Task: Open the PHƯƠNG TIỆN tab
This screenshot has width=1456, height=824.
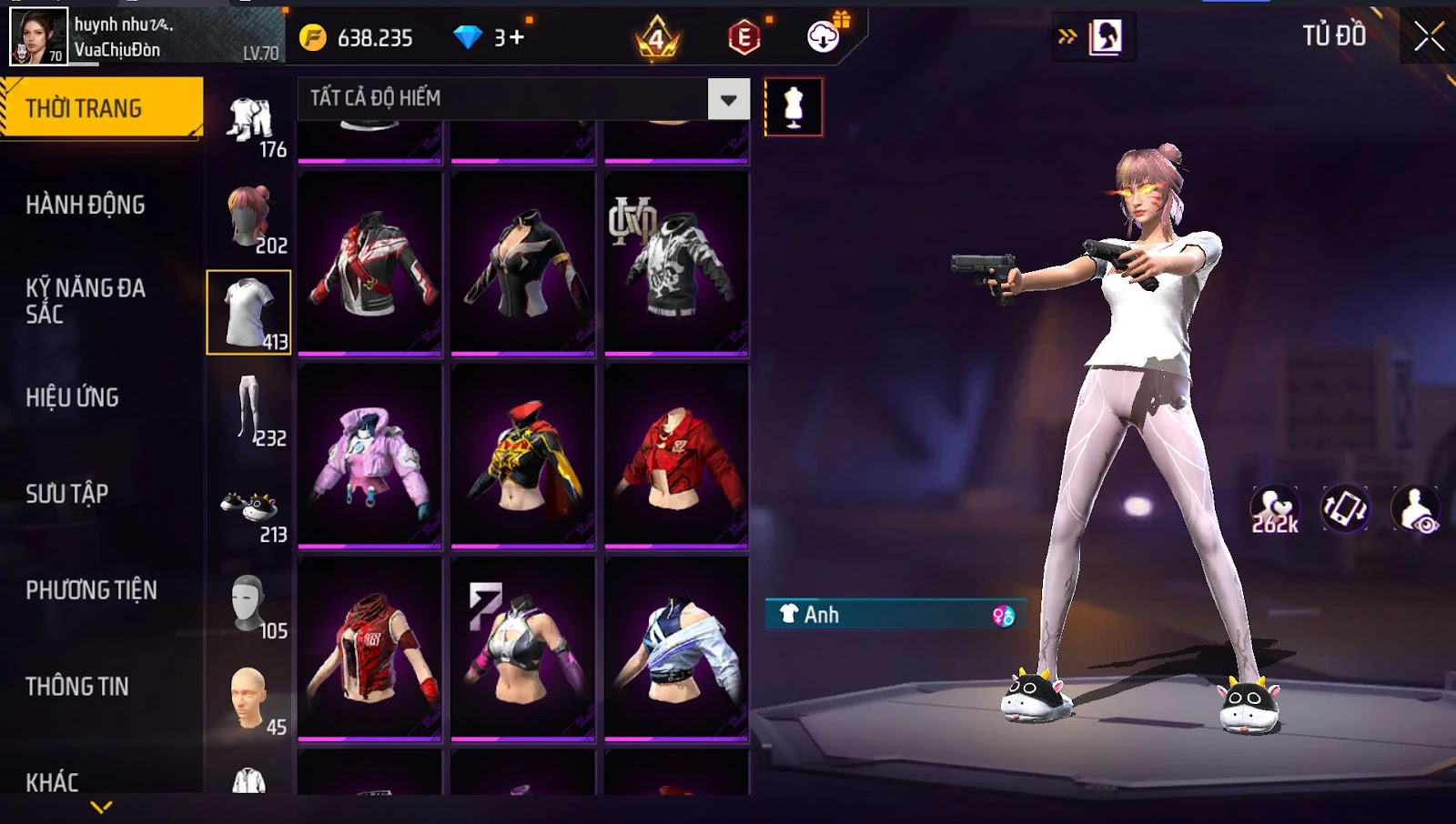Action: tap(91, 590)
